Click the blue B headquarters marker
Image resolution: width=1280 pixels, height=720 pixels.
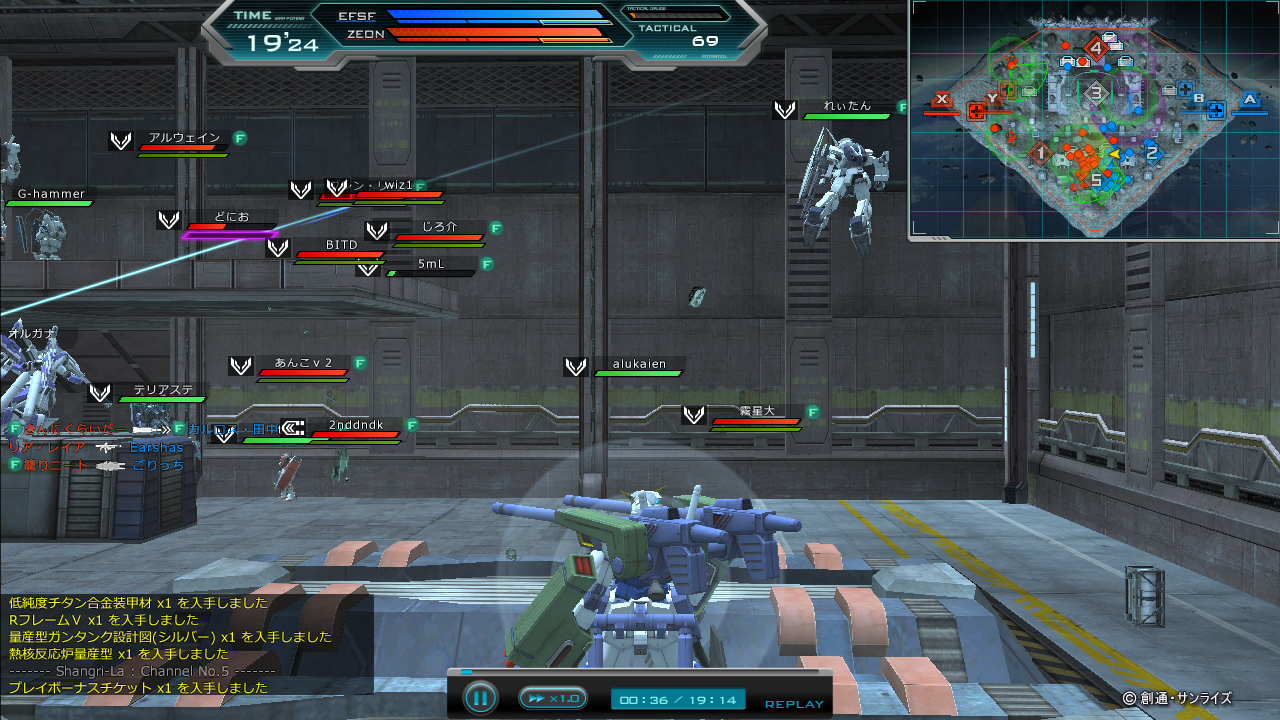click(1199, 97)
